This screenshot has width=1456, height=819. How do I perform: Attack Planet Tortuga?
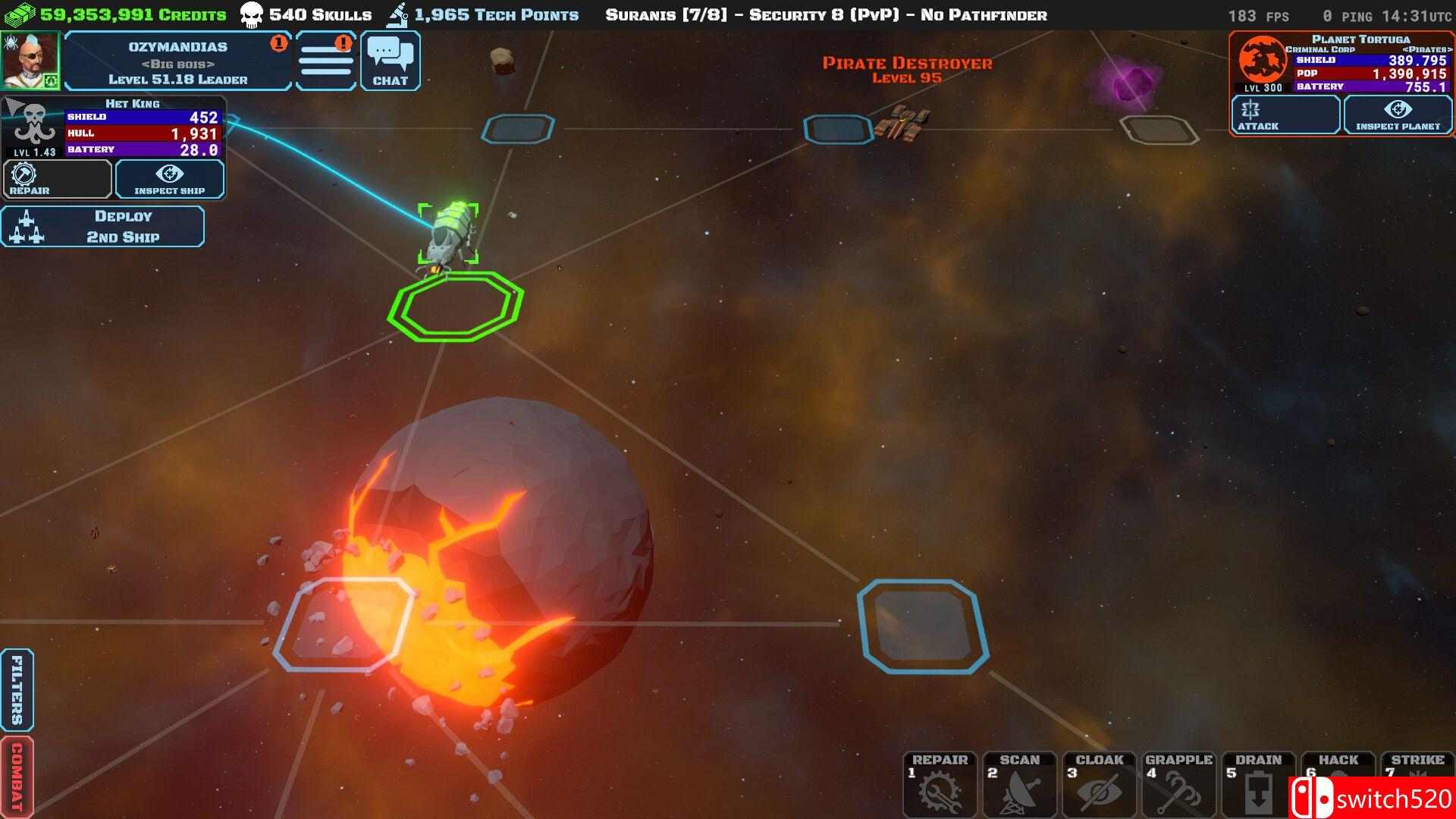[x=1285, y=115]
